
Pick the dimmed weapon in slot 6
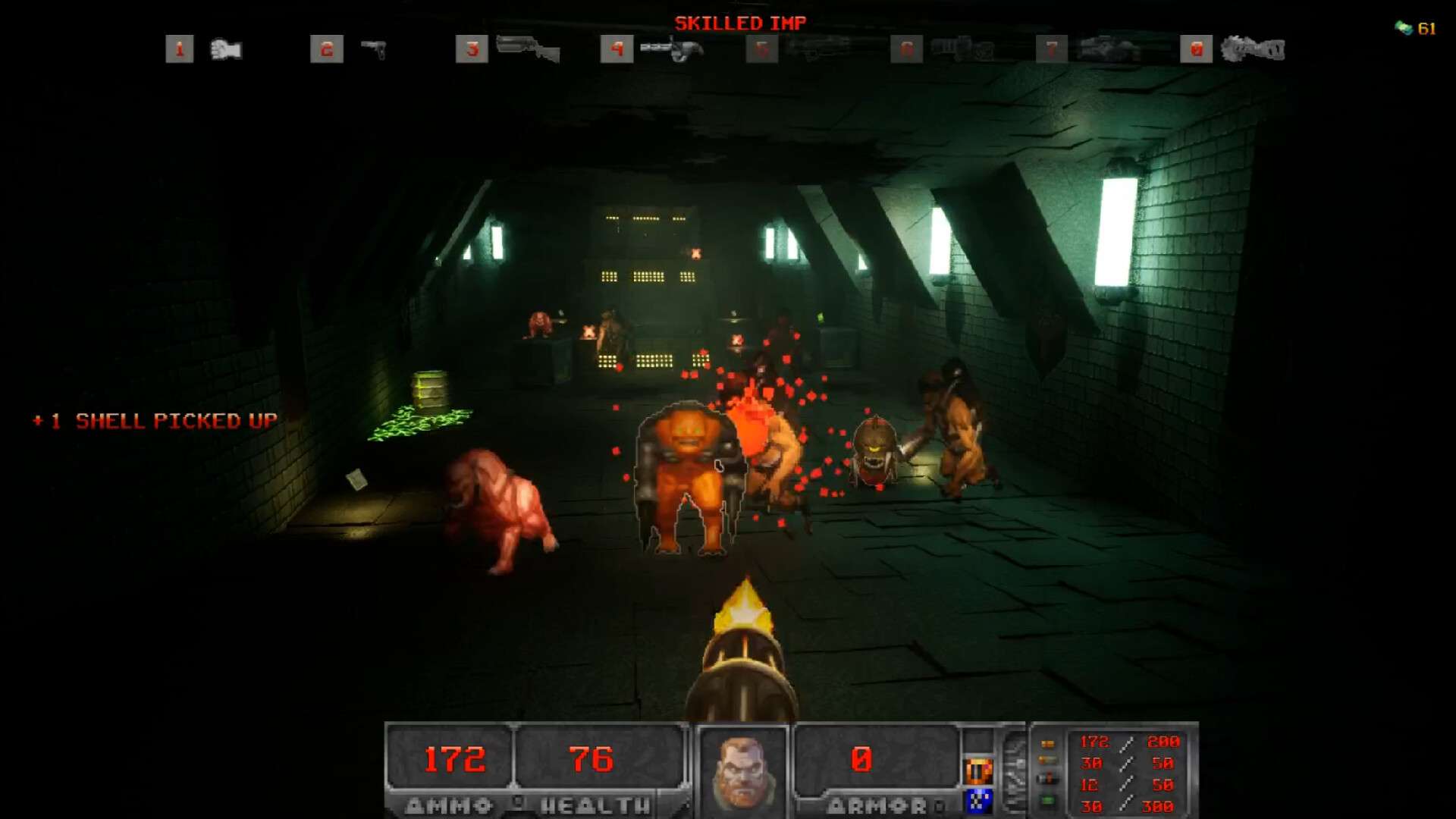(962, 49)
